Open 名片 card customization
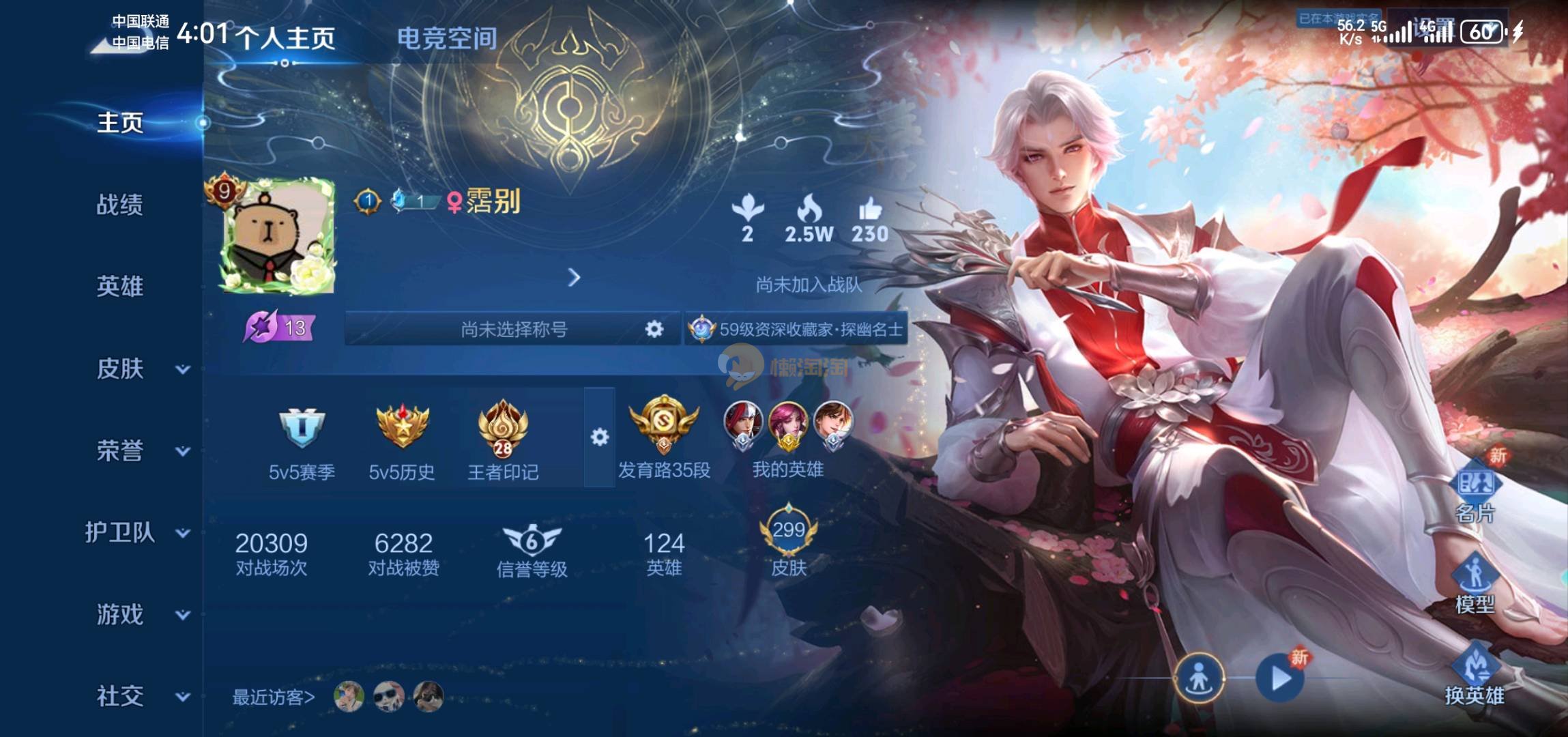Image resolution: width=1568 pixels, height=737 pixels. click(1475, 491)
